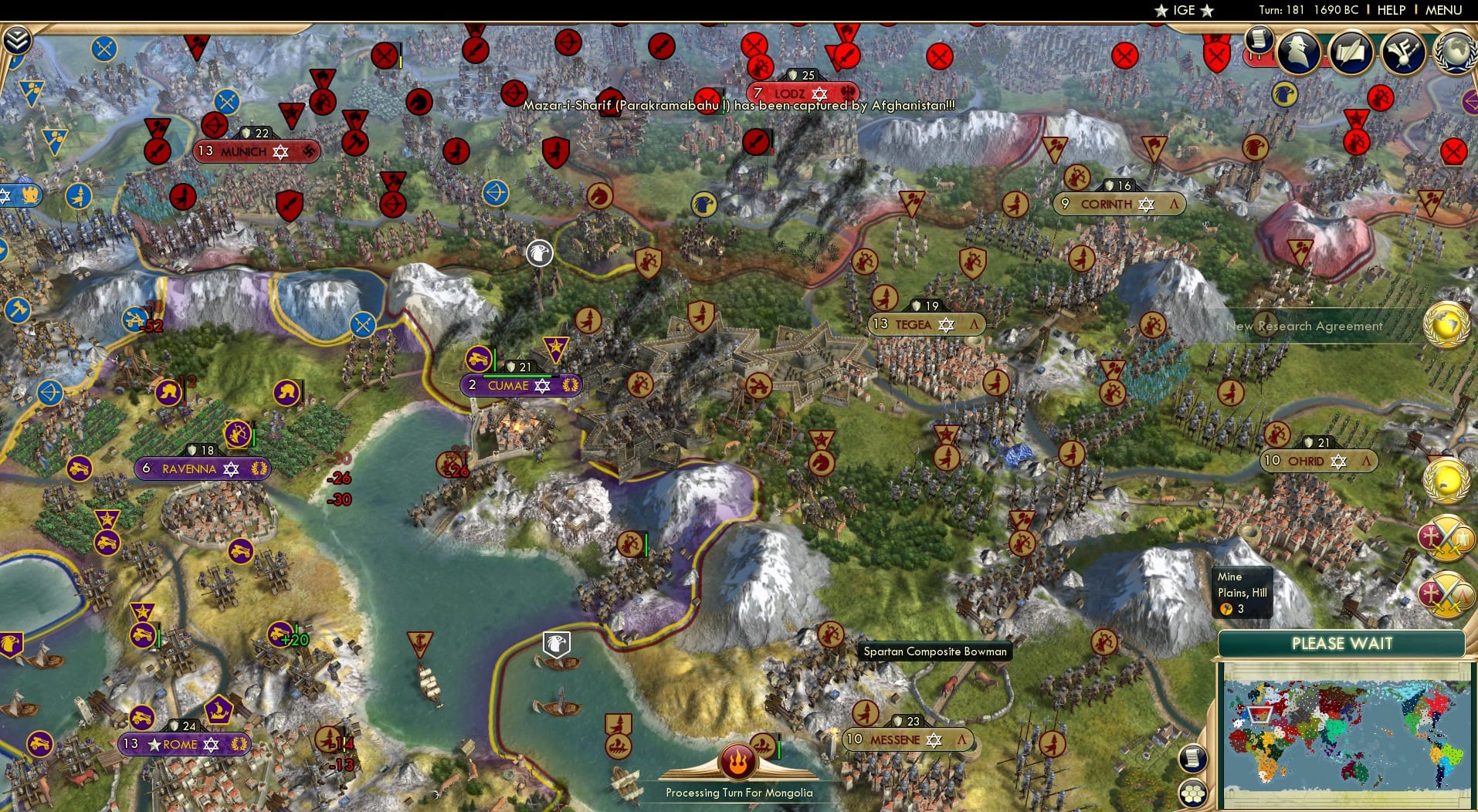Image resolution: width=1478 pixels, height=812 pixels.
Task: Select the Cumae city banner
Action: pos(520,384)
